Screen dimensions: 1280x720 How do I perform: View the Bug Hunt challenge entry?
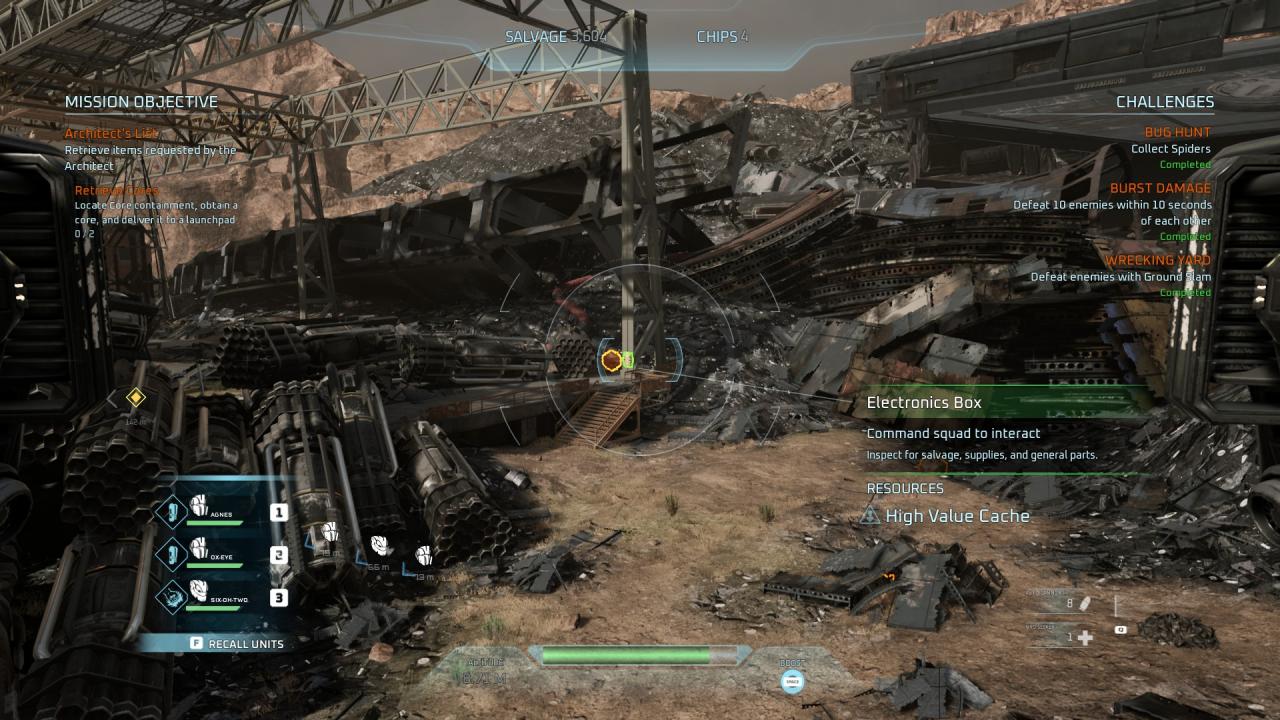tap(1177, 132)
